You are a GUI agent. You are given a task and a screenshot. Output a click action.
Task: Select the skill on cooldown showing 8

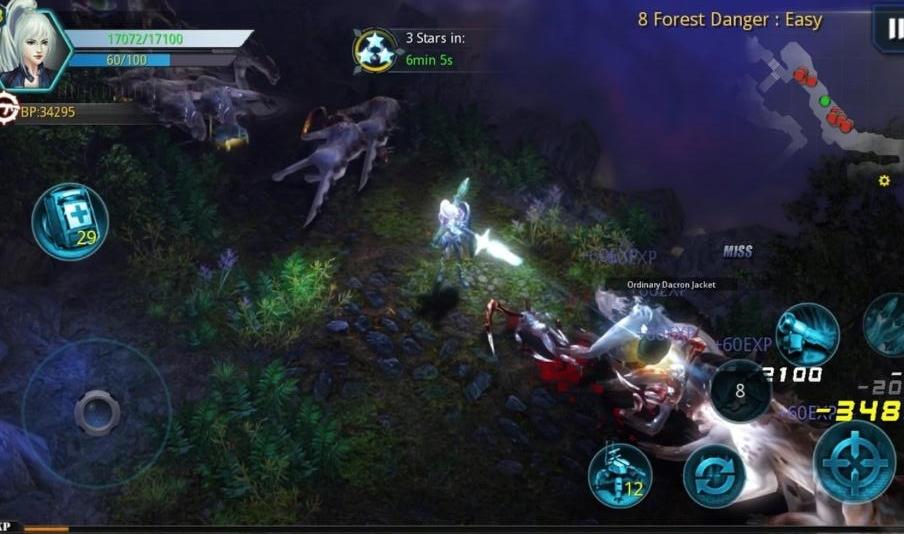point(740,391)
